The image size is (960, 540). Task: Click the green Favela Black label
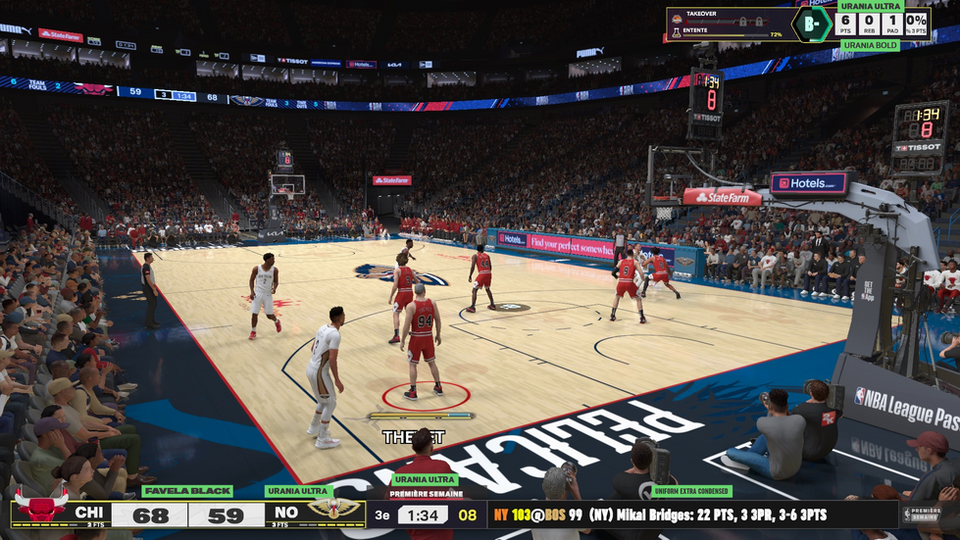tap(187, 491)
